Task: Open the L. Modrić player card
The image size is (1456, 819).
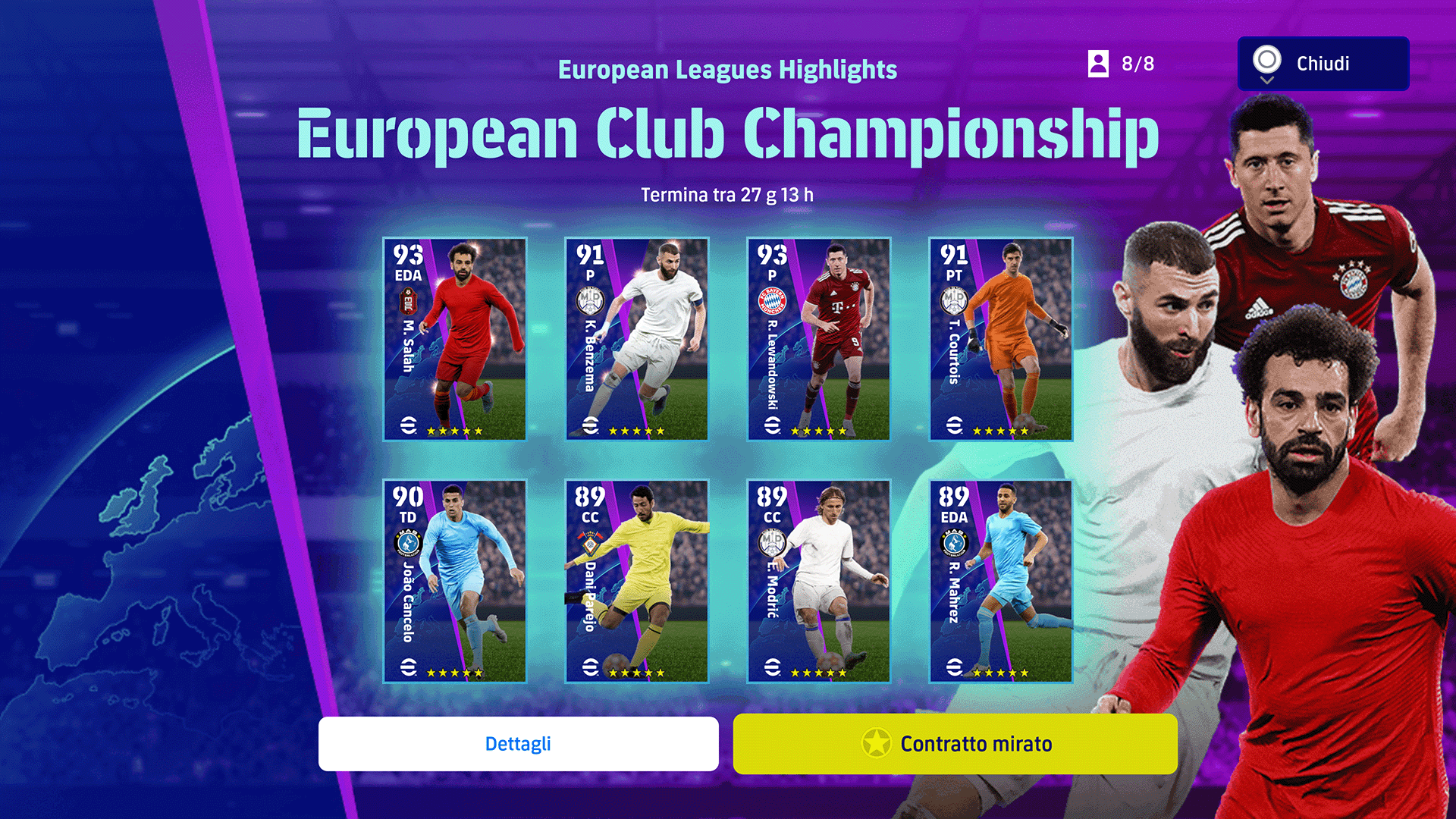Action: click(x=818, y=581)
